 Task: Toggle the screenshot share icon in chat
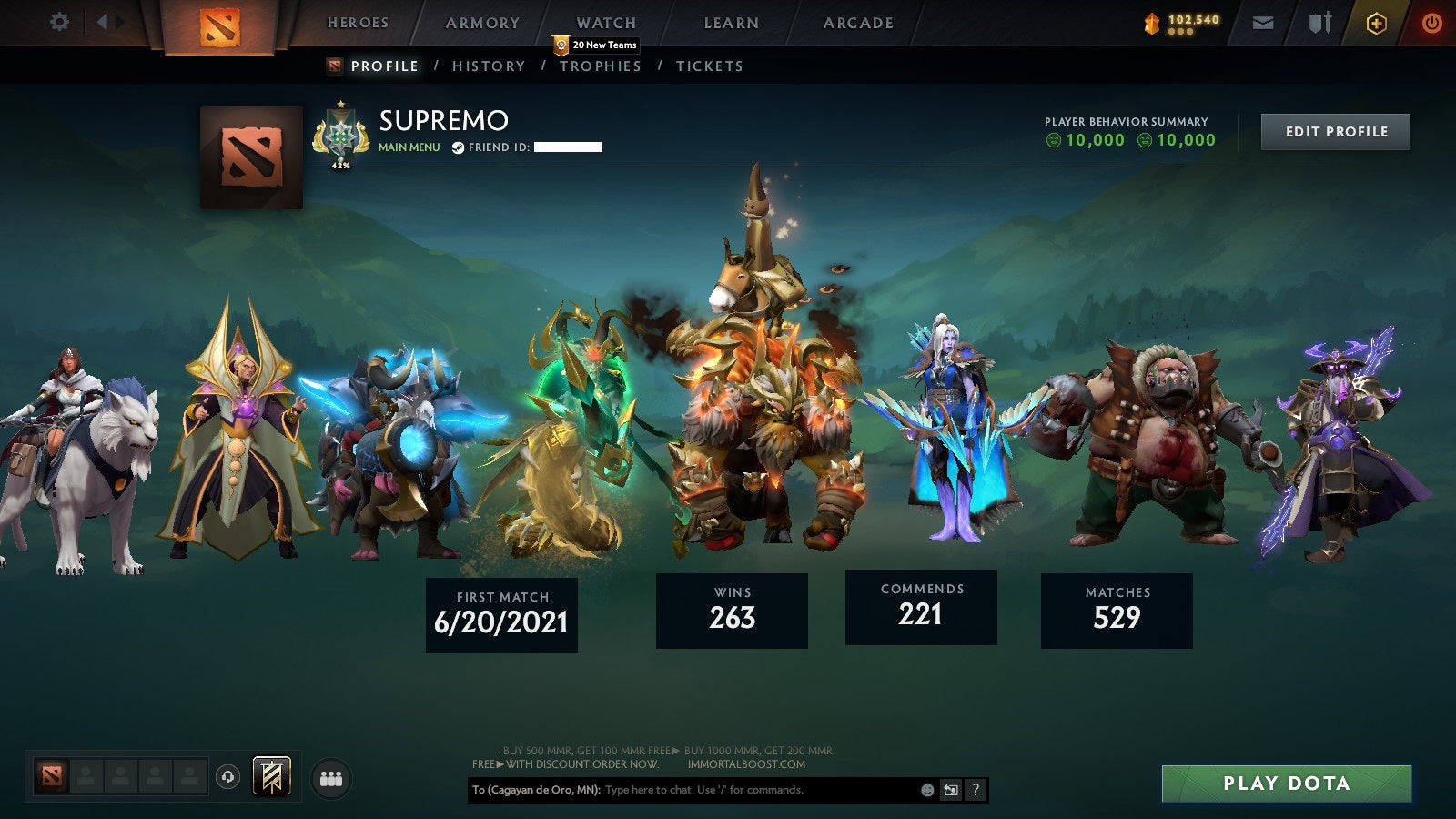pos(951,791)
